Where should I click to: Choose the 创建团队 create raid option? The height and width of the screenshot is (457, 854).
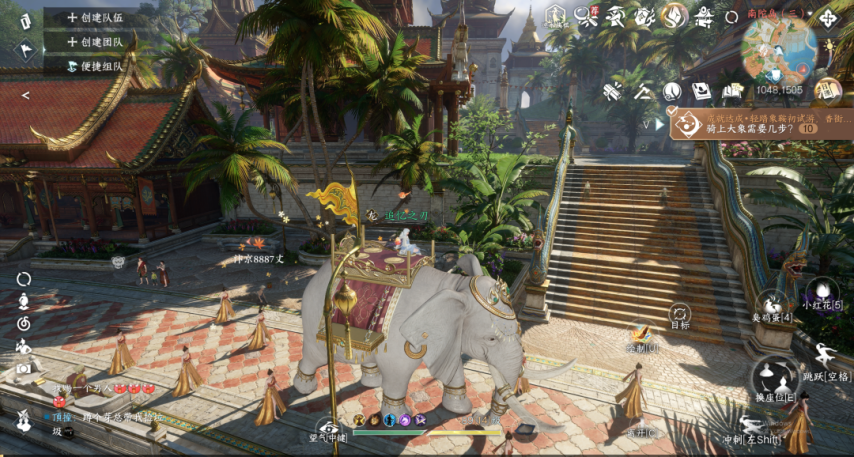95,42
